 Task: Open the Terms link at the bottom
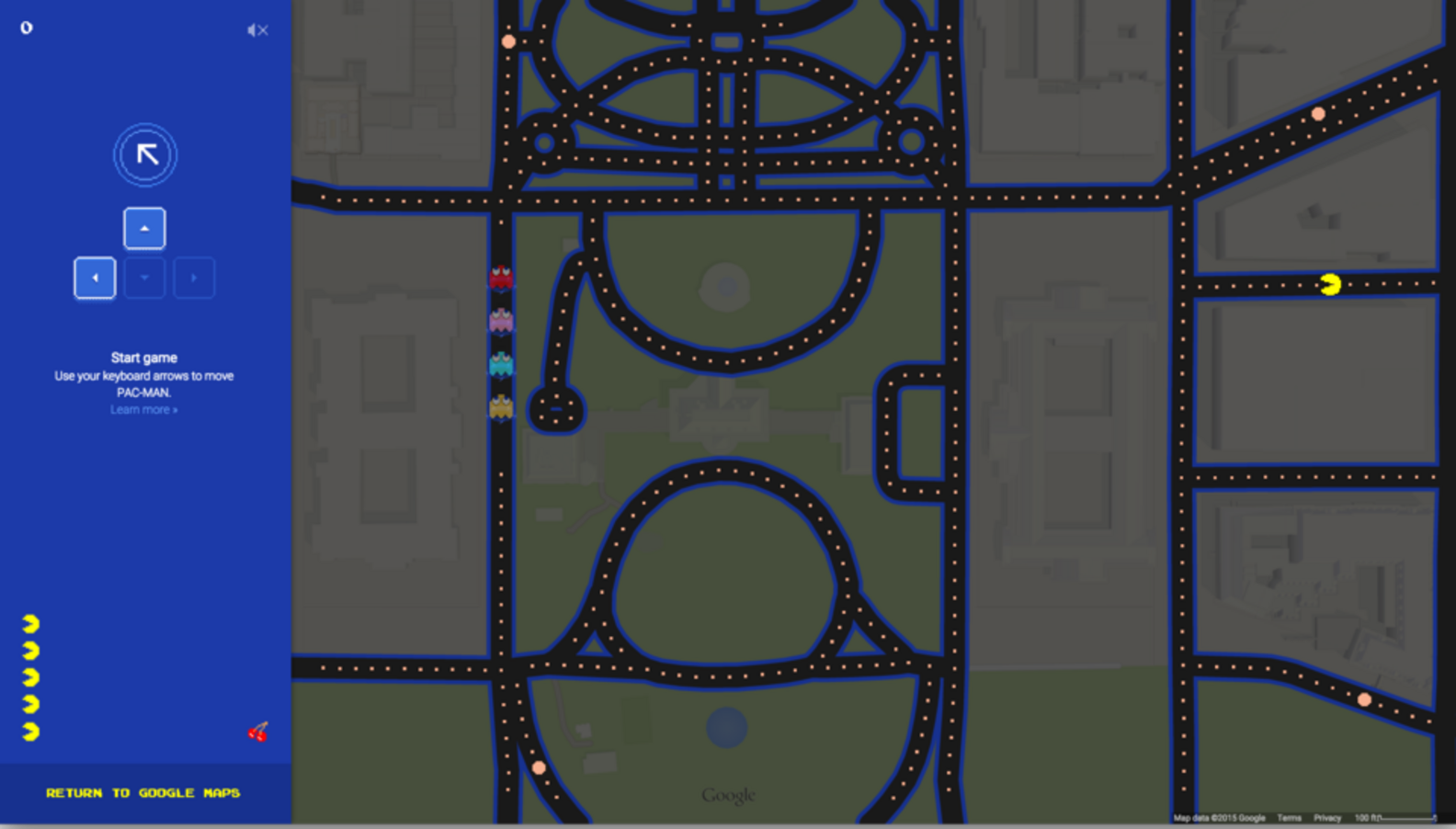click(1291, 817)
